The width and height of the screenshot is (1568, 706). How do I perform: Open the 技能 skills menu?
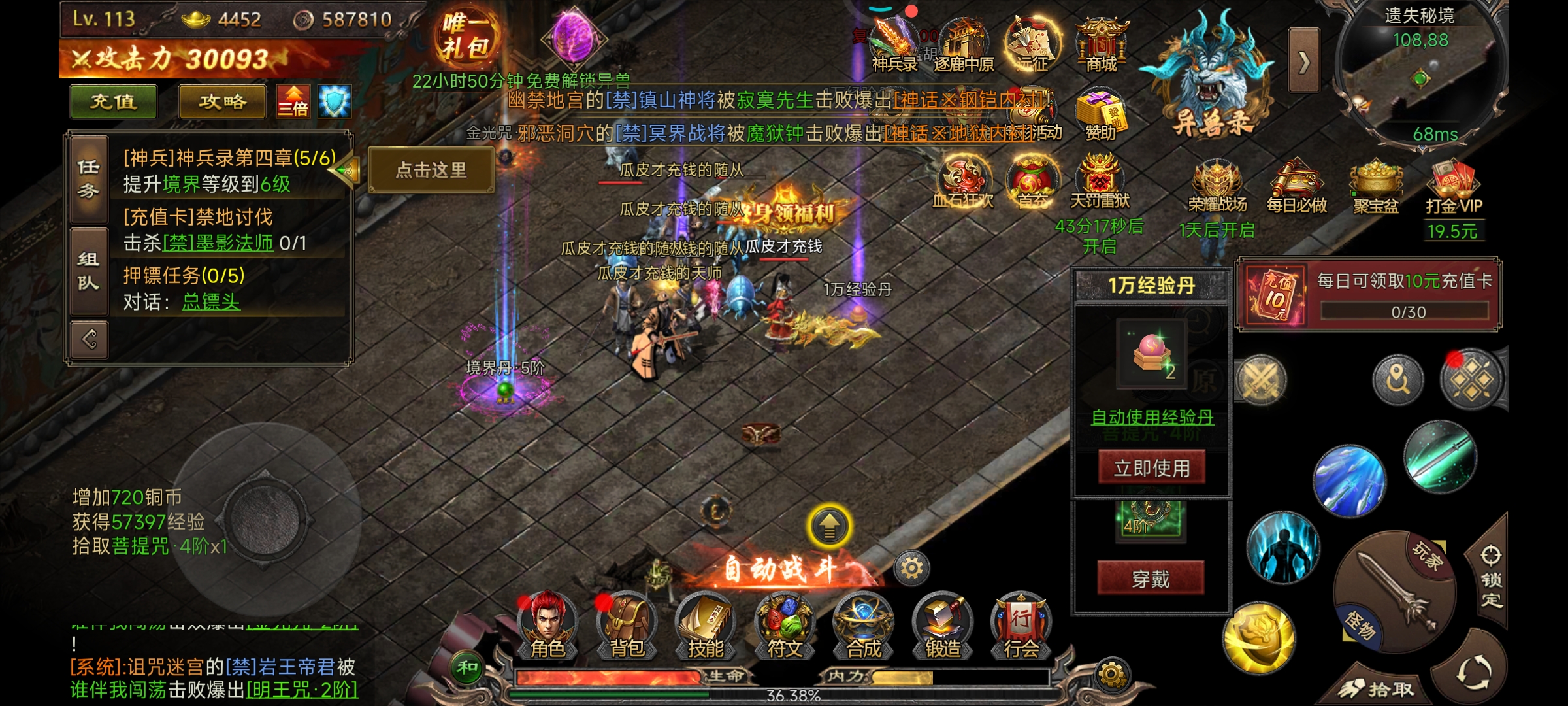(706, 625)
